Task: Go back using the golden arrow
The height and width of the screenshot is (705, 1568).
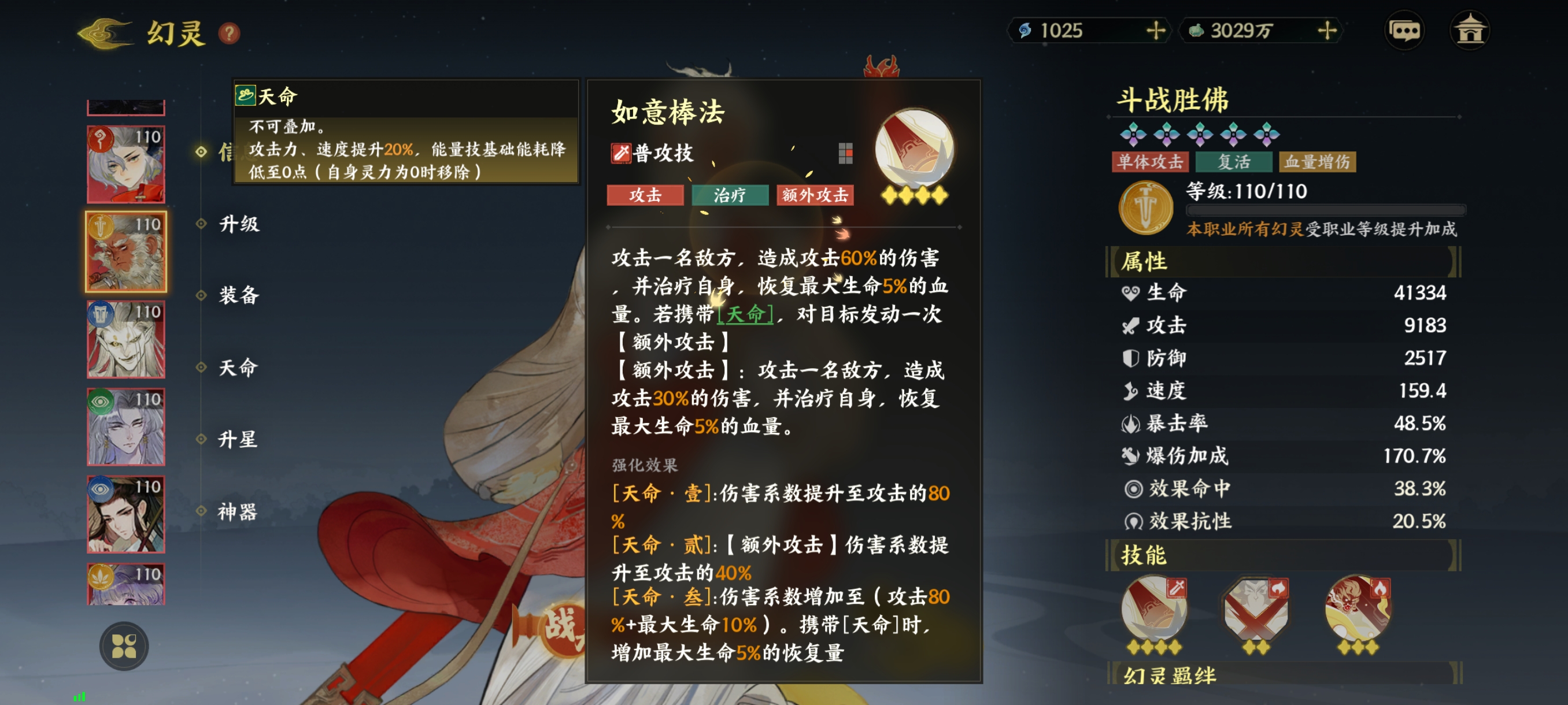Action: tap(105, 32)
